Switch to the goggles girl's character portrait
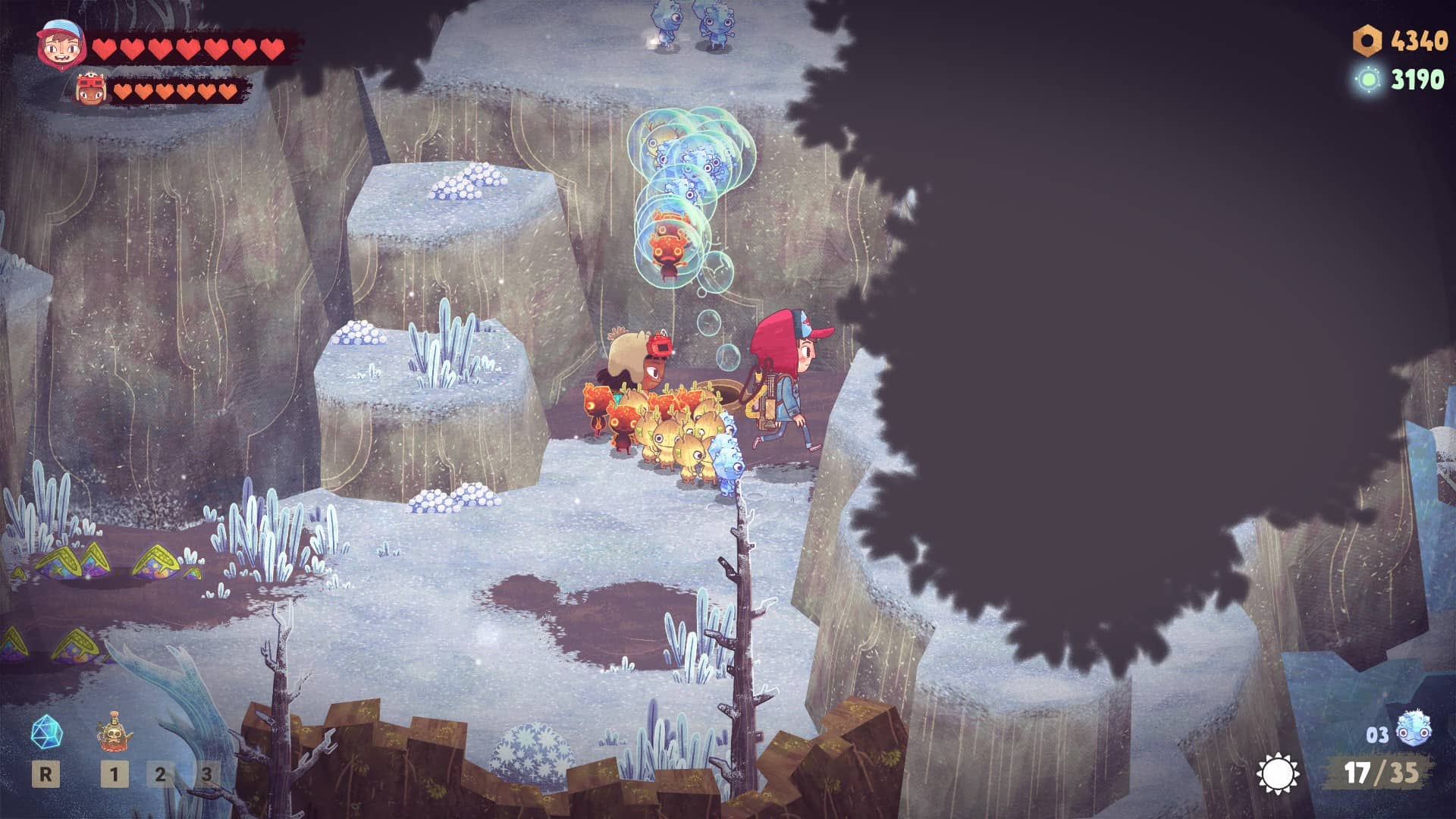The width and height of the screenshot is (1456, 819). (x=92, y=90)
